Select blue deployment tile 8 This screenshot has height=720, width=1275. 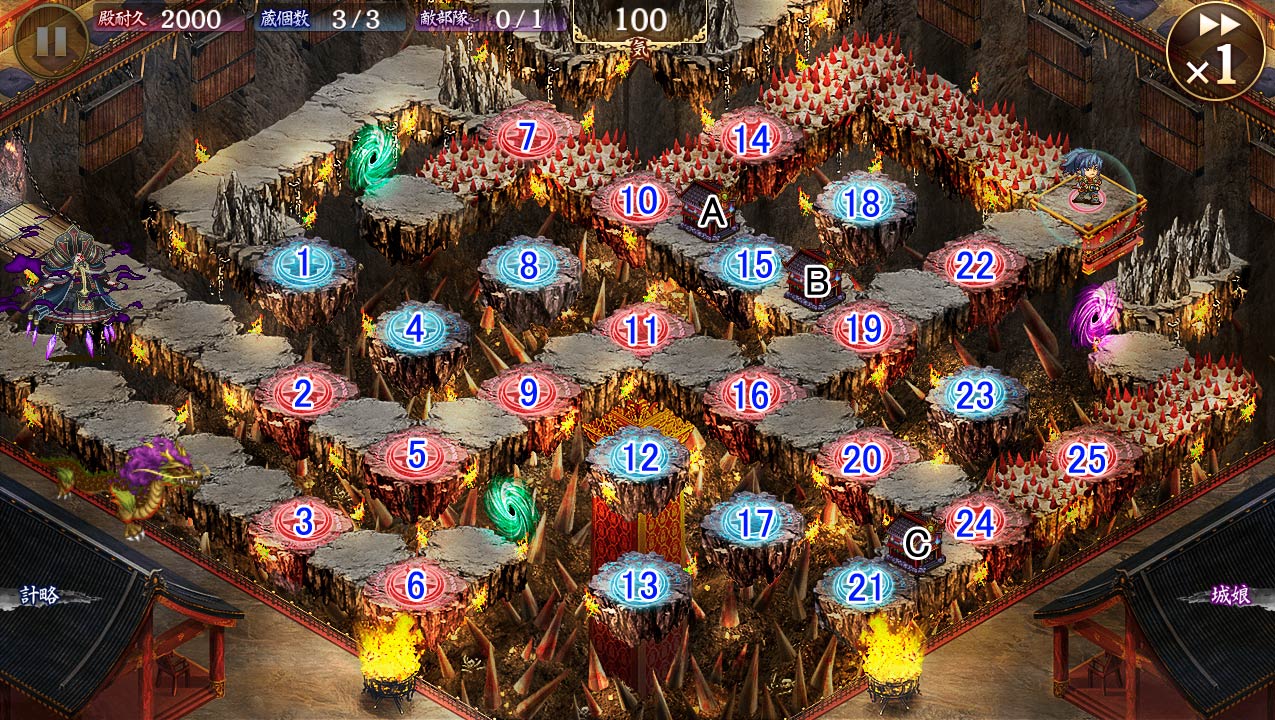point(528,266)
